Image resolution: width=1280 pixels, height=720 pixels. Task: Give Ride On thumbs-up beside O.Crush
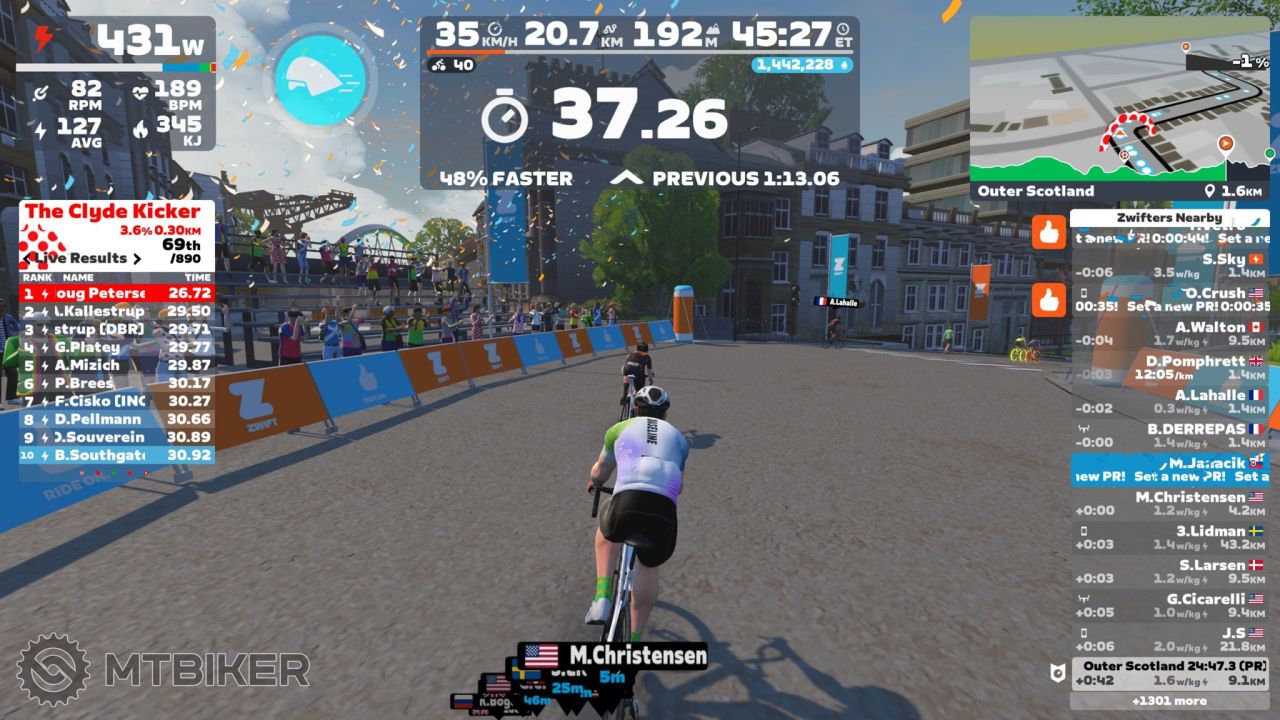(x=1048, y=300)
